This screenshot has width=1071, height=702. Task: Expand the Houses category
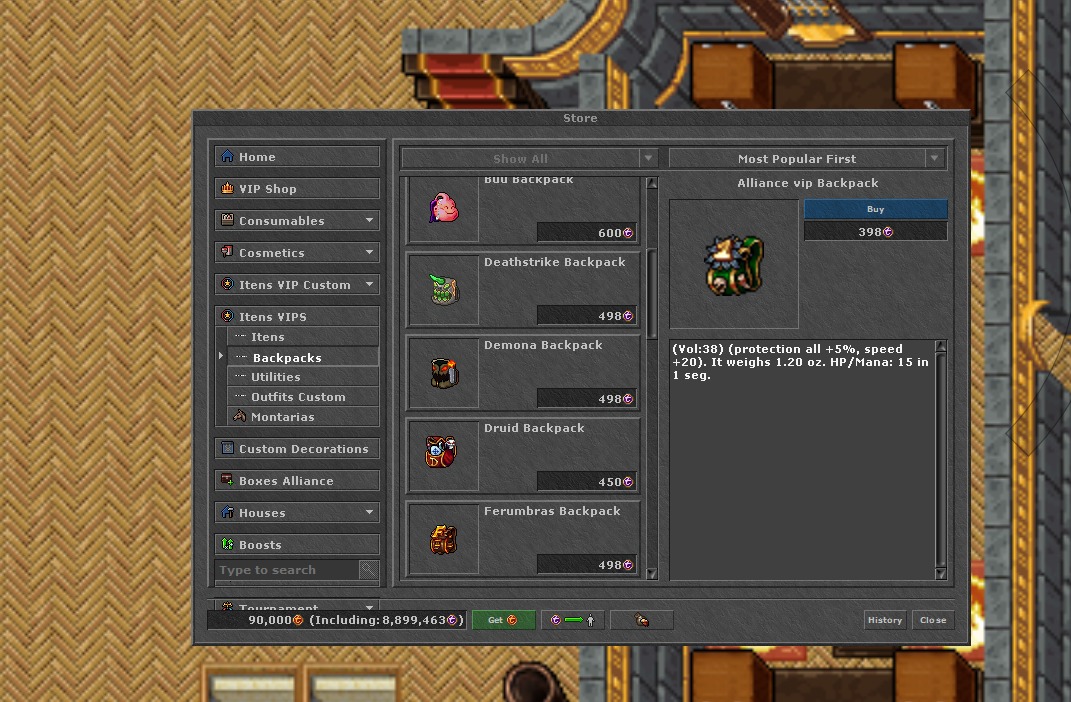pyautogui.click(x=297, y=513)
